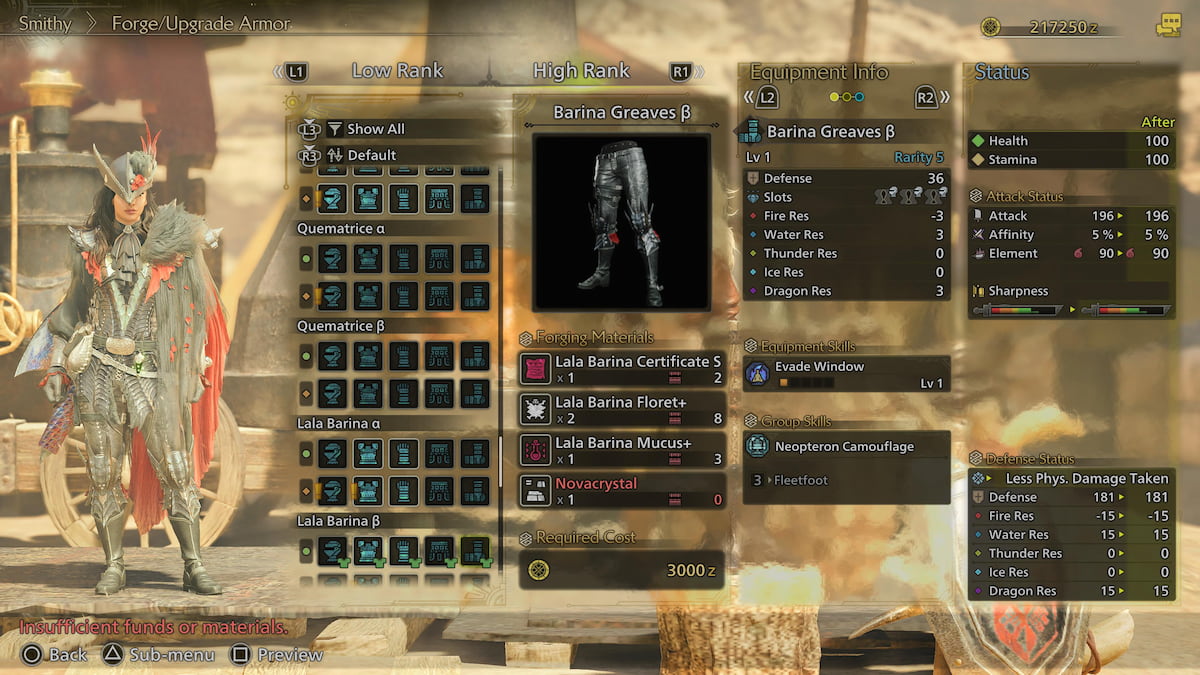Select the Lala Barina Floret+ material row
Image resolution: width=1200 pixels, height=675 pixels.
622,408
